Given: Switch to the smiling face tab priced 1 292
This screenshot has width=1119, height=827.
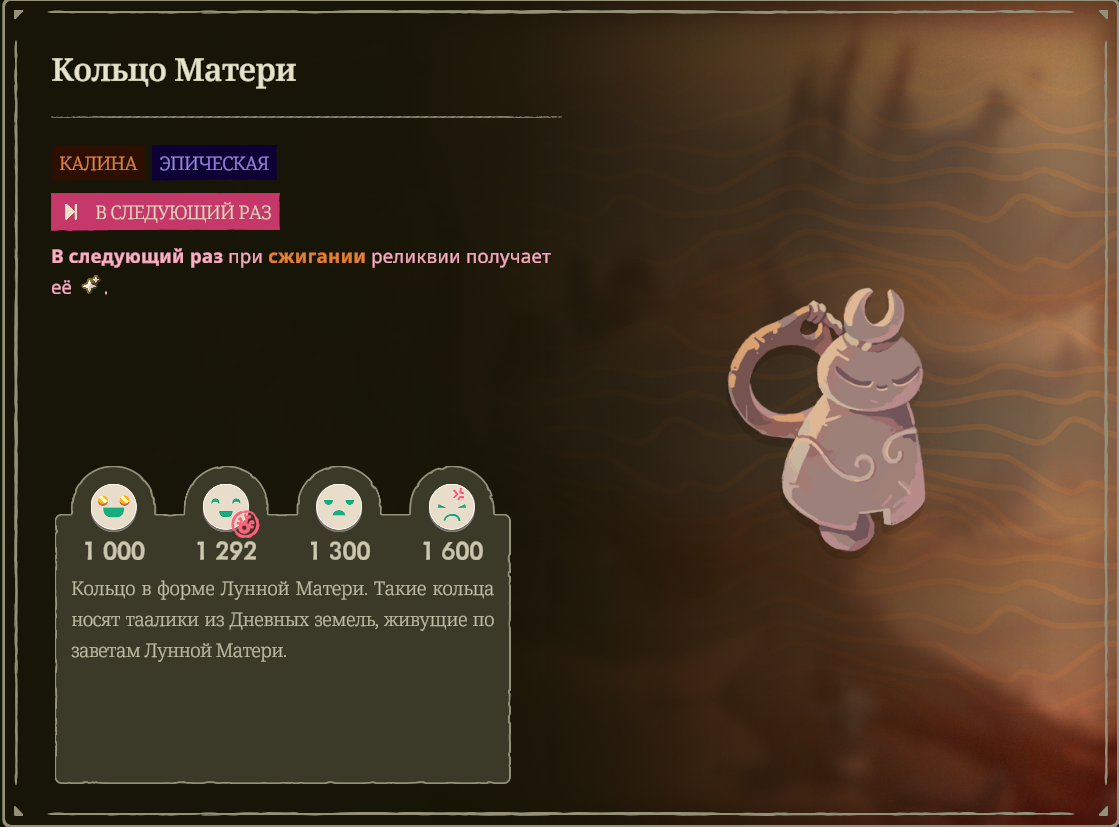Looking at the screenshot, I should click(x=227, y=508).
